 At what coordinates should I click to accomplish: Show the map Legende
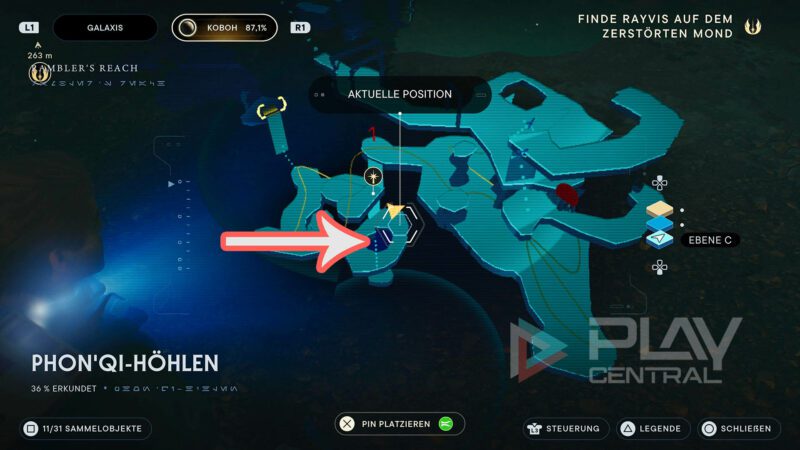coord(654,429)
